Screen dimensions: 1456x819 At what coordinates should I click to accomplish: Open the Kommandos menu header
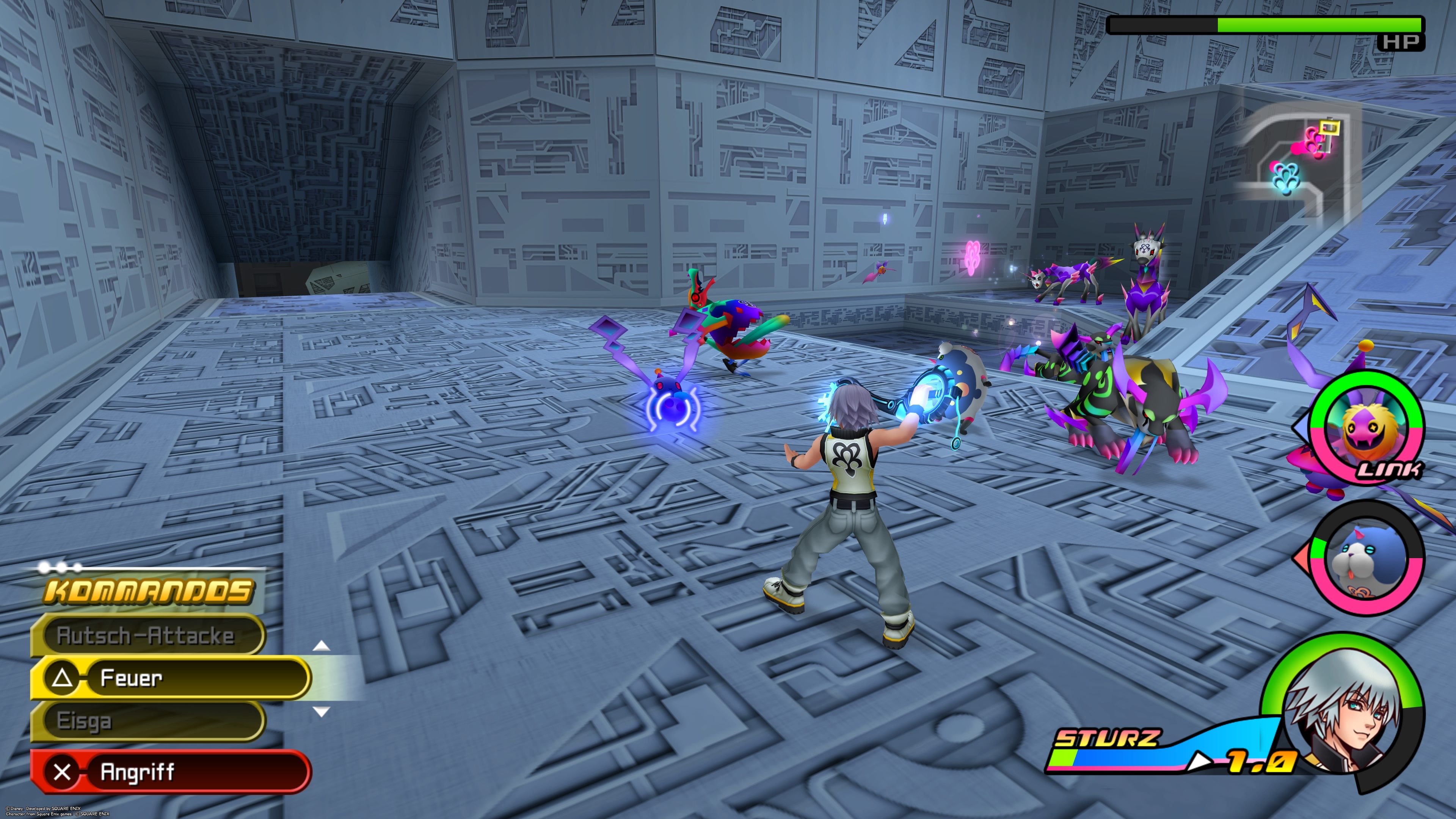[x=148, y=592]
